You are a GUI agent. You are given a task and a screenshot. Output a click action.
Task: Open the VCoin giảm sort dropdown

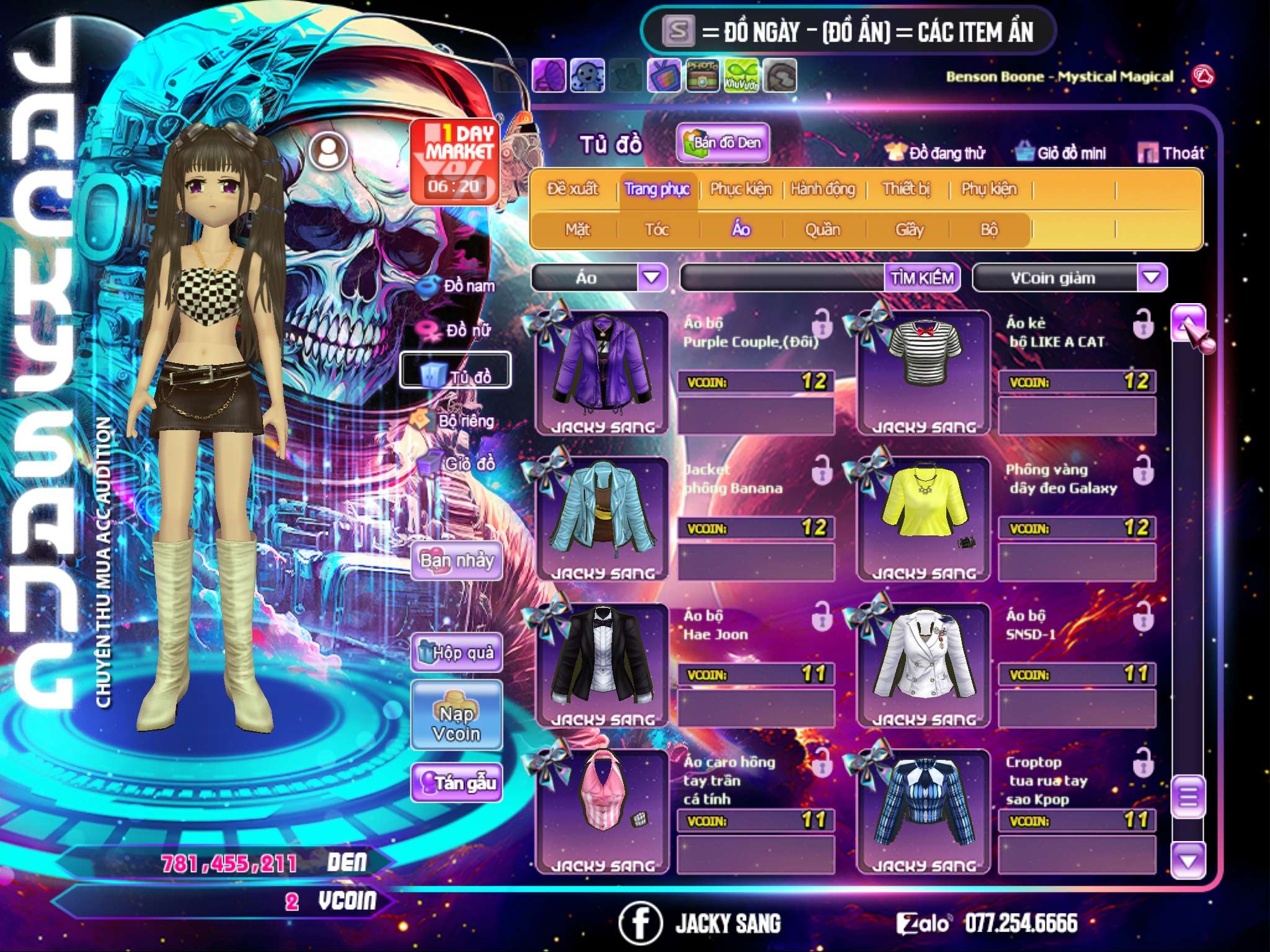point(1151,278)
